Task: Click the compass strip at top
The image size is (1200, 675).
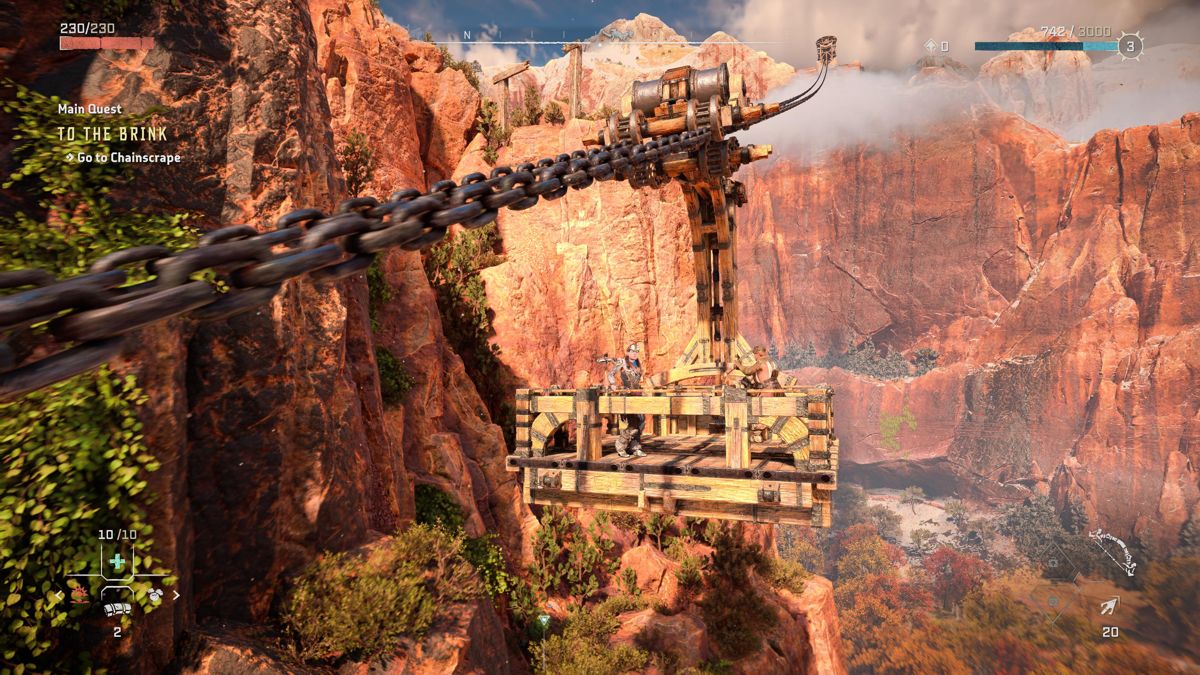Action: [600, 39]
